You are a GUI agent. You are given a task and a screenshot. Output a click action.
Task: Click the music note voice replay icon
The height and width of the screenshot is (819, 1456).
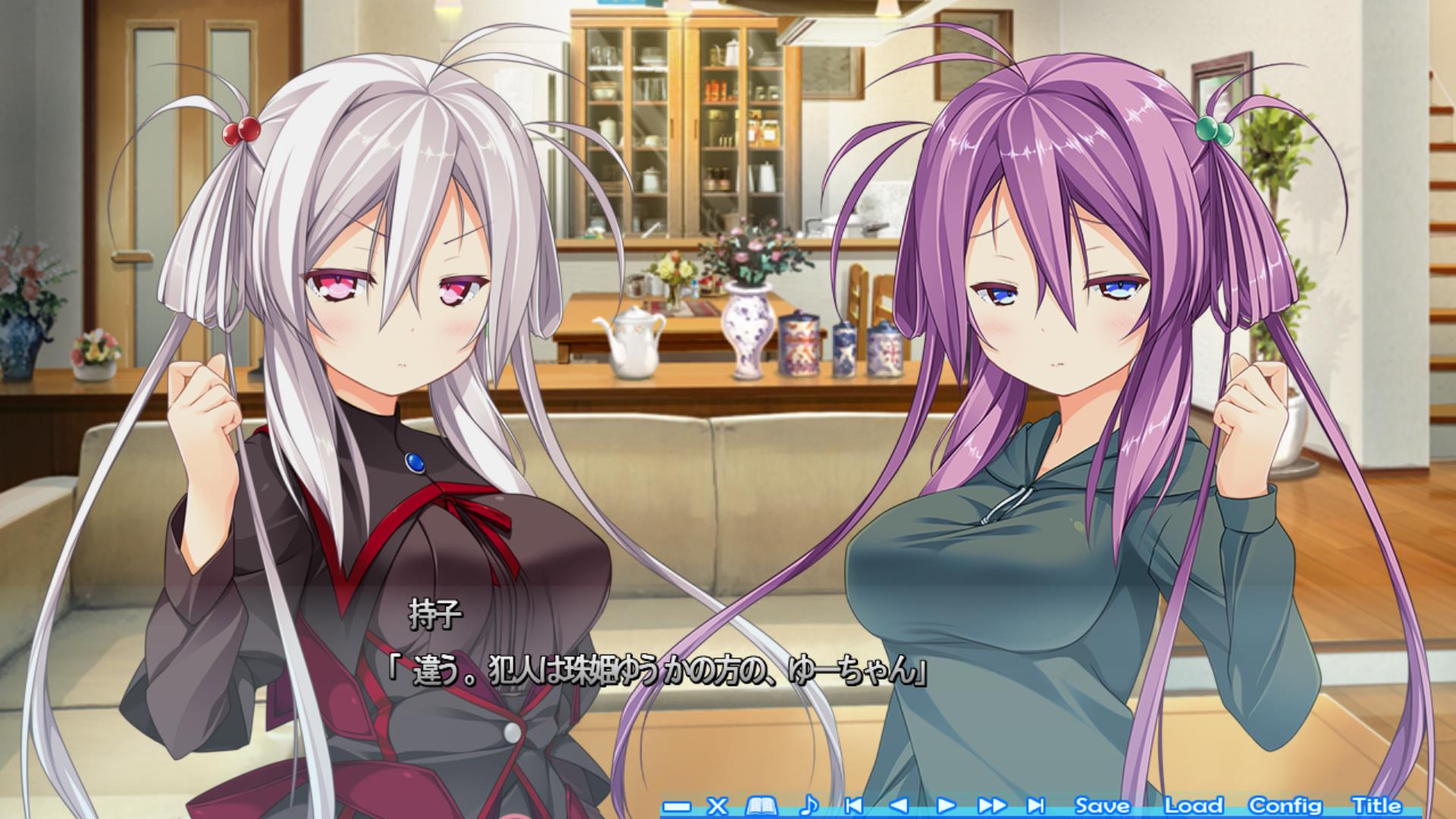pos(809,805)
